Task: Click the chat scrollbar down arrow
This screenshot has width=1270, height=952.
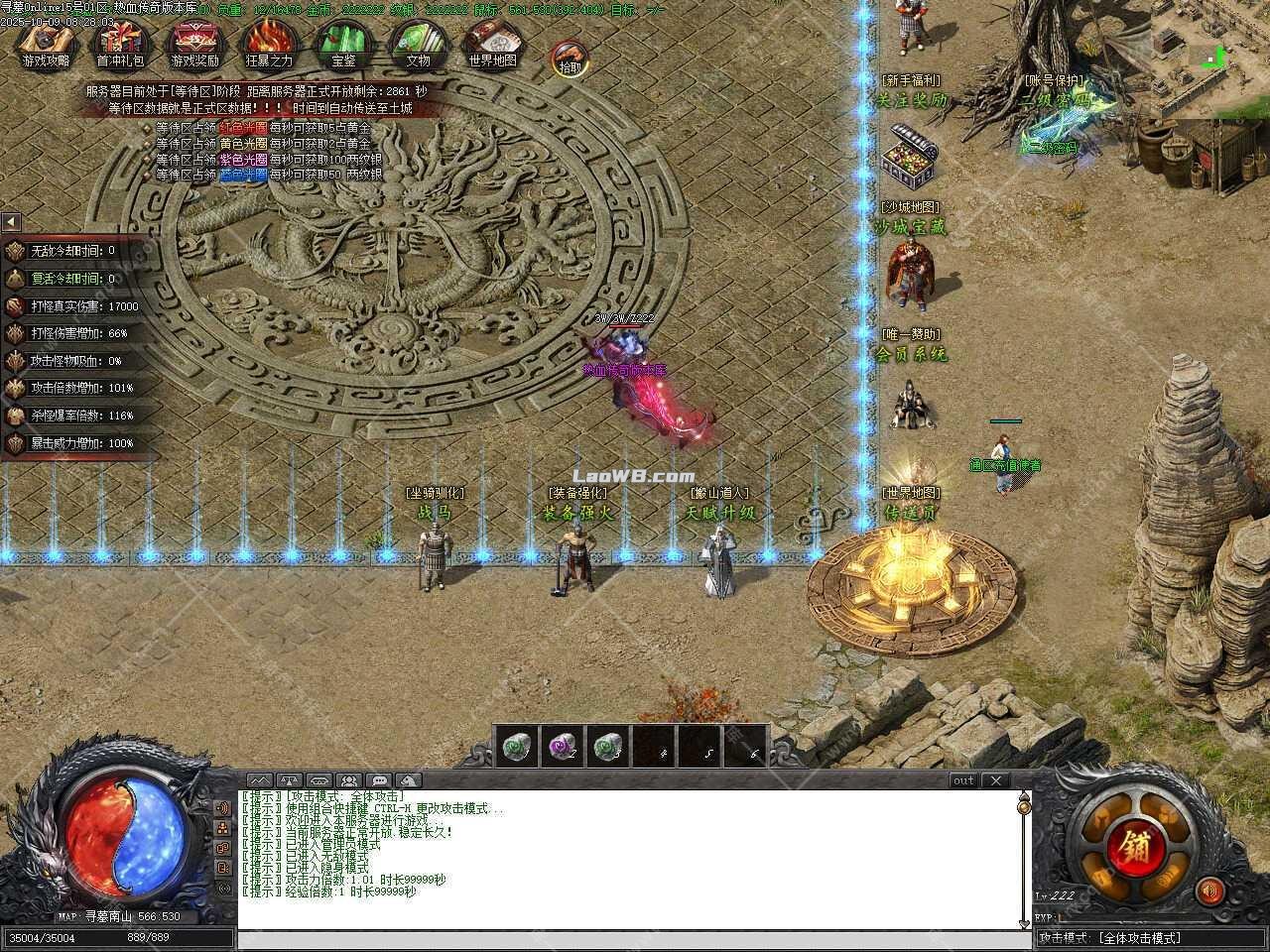Action: pos(1025,923)
